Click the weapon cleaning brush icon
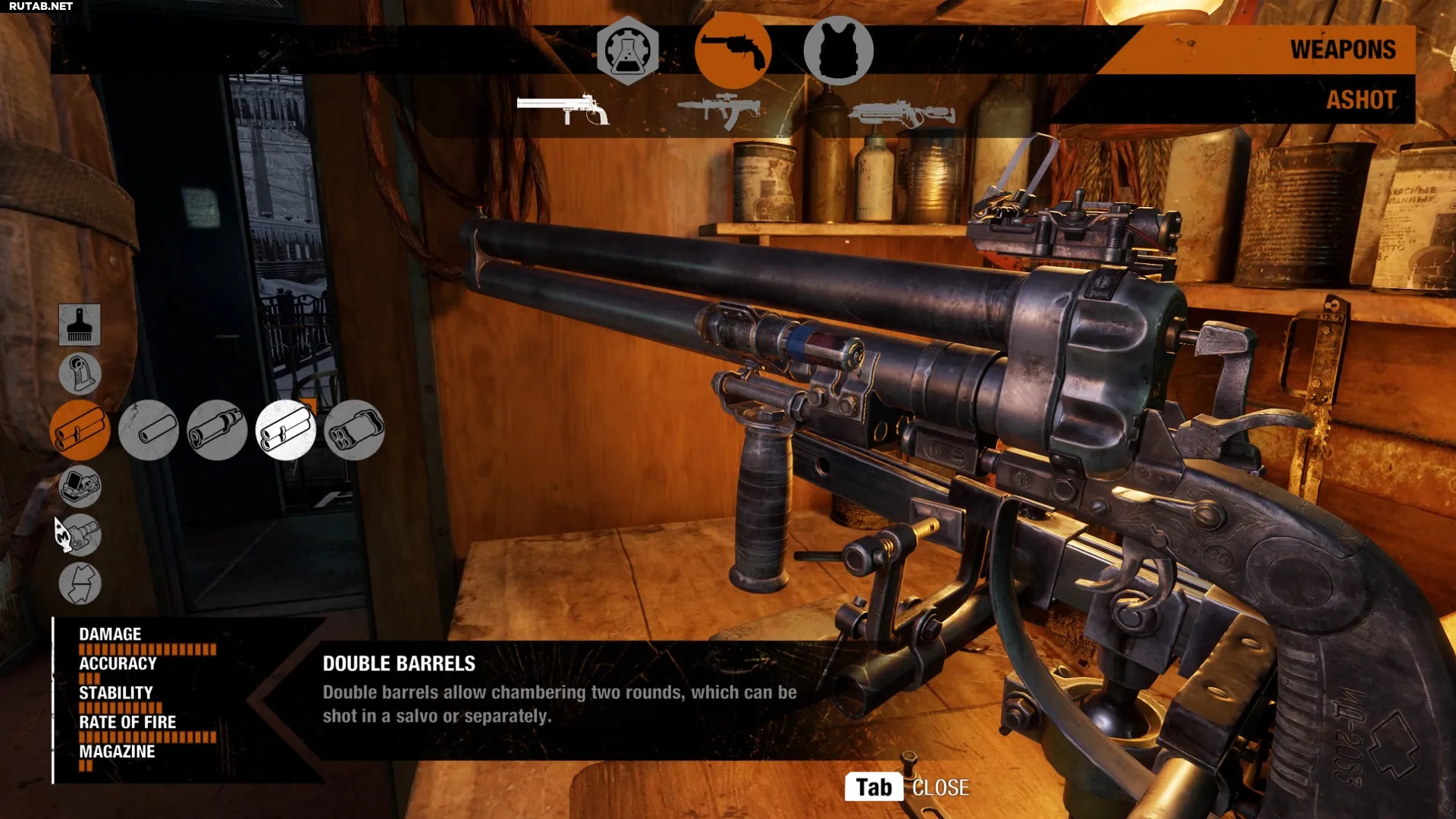The height and width of the screenshot is (819, 1456). point(80,325)
